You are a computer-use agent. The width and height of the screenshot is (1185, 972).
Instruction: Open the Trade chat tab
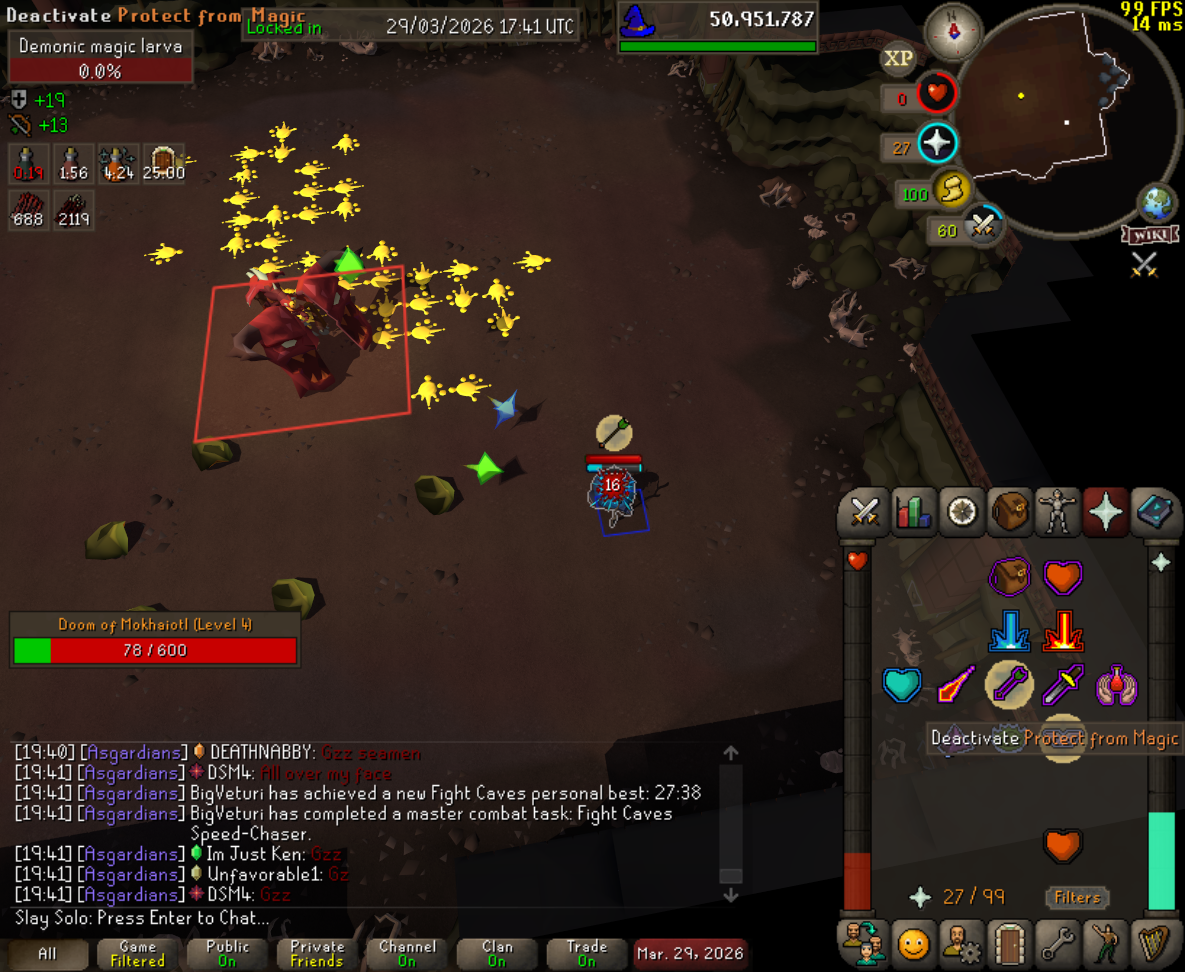tap(587, 953)
